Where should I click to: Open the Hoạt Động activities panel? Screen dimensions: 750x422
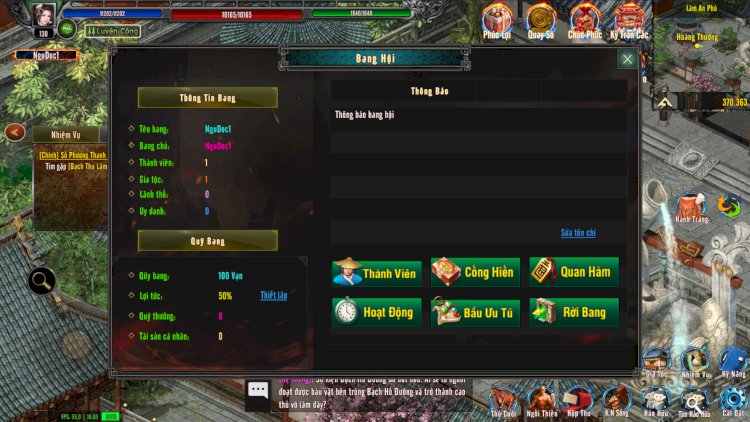377,312
